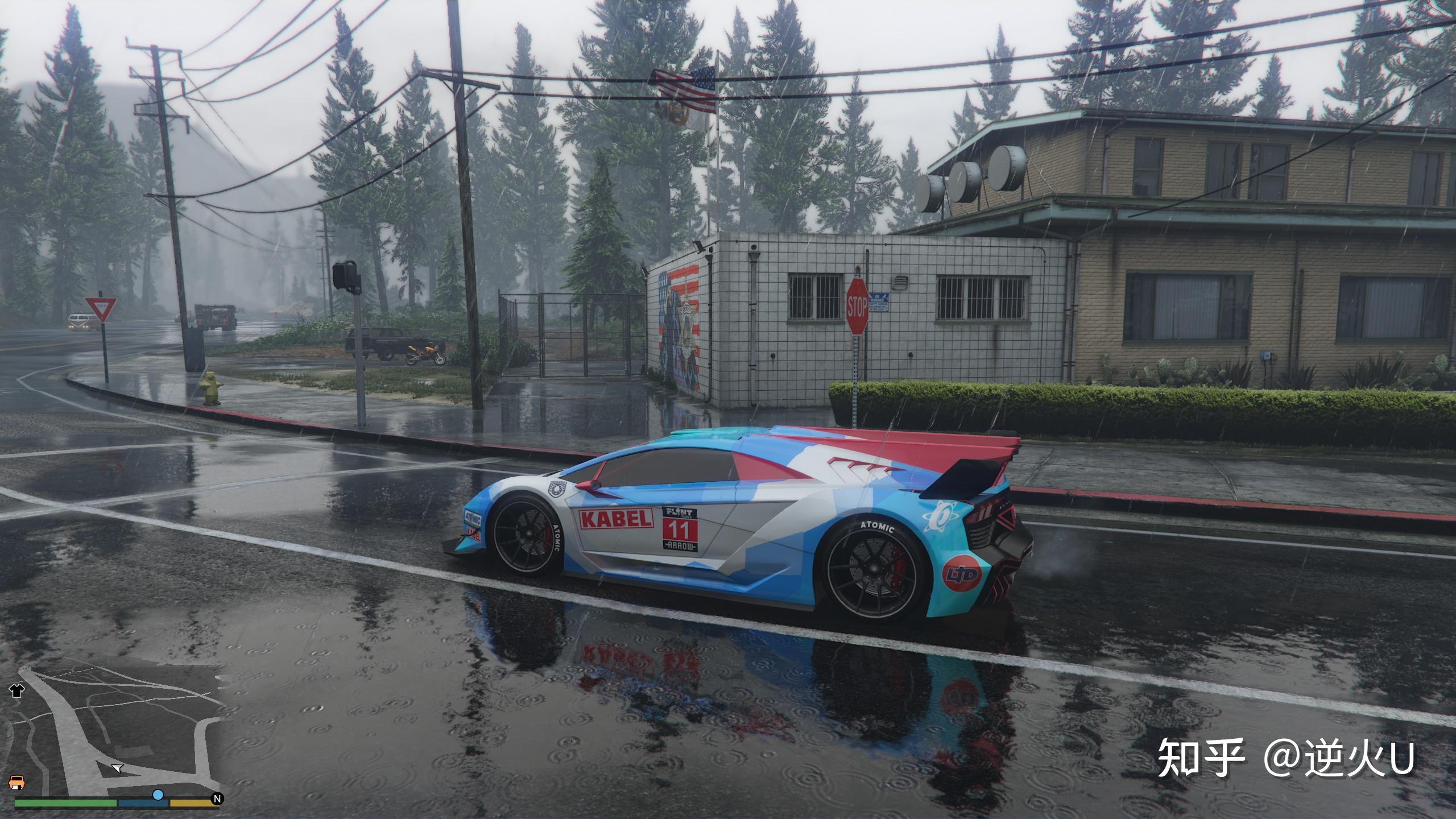
Task: Select the clothing store icon on the minimap
Action: 18,690
